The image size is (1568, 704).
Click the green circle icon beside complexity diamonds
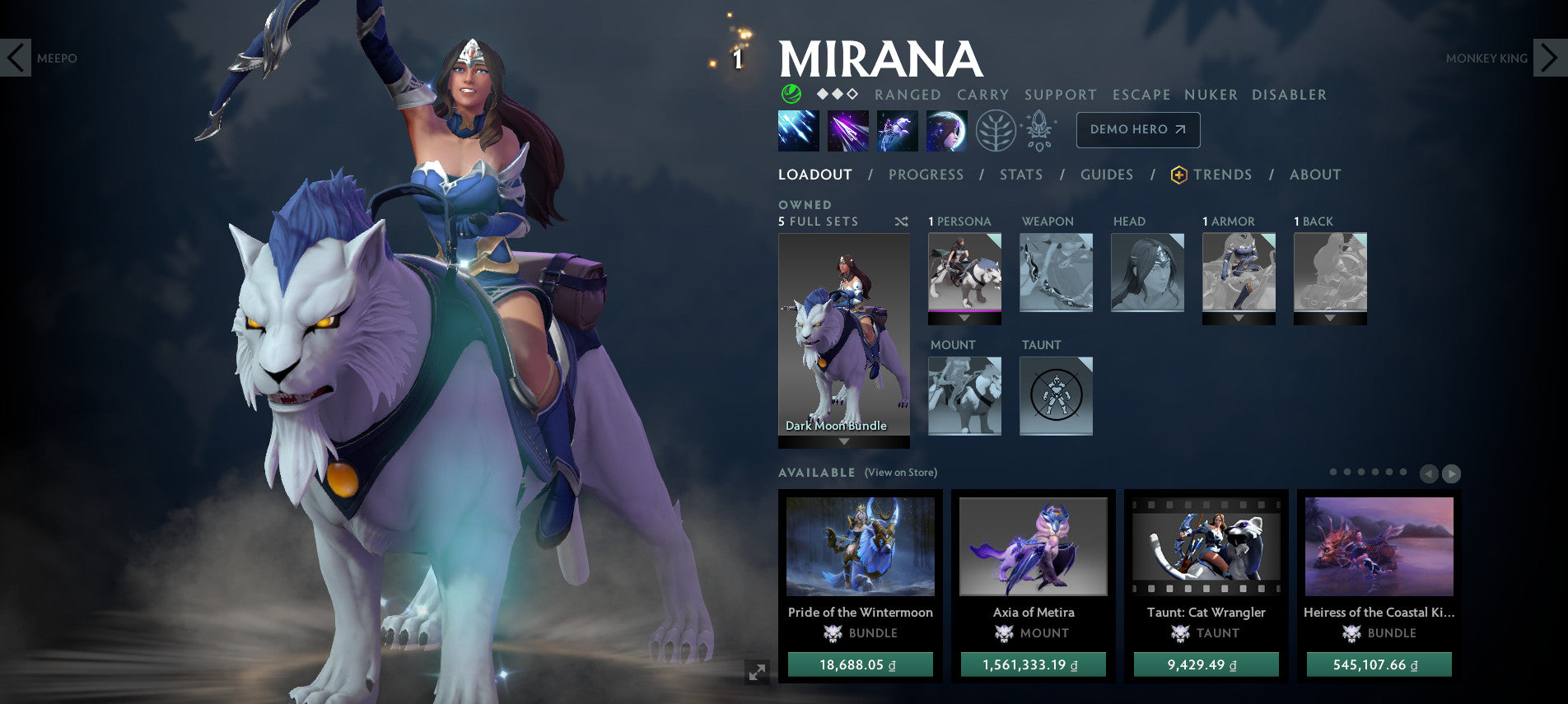click(791, 95)
